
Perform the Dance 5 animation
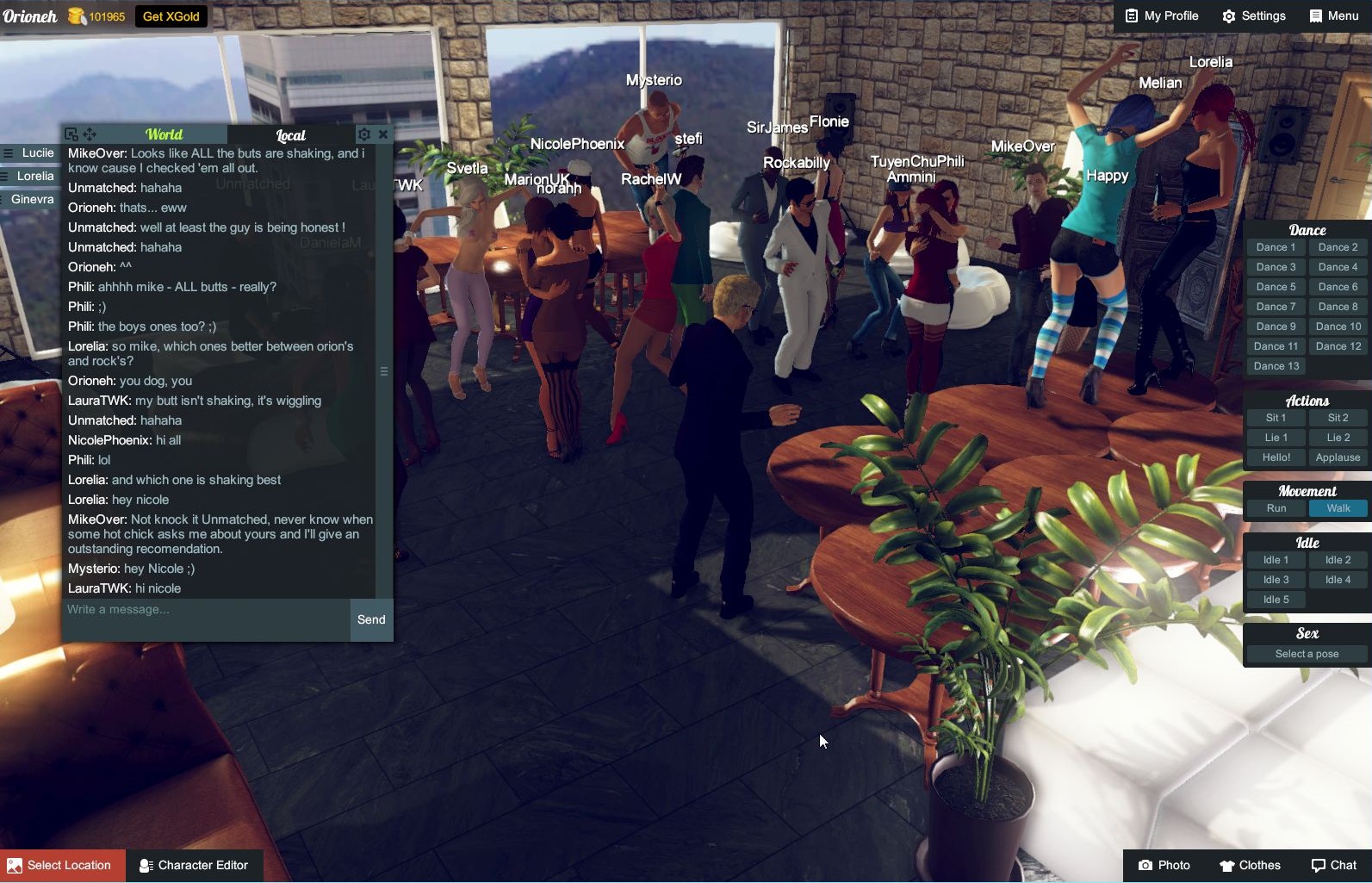click(1276, 286)
